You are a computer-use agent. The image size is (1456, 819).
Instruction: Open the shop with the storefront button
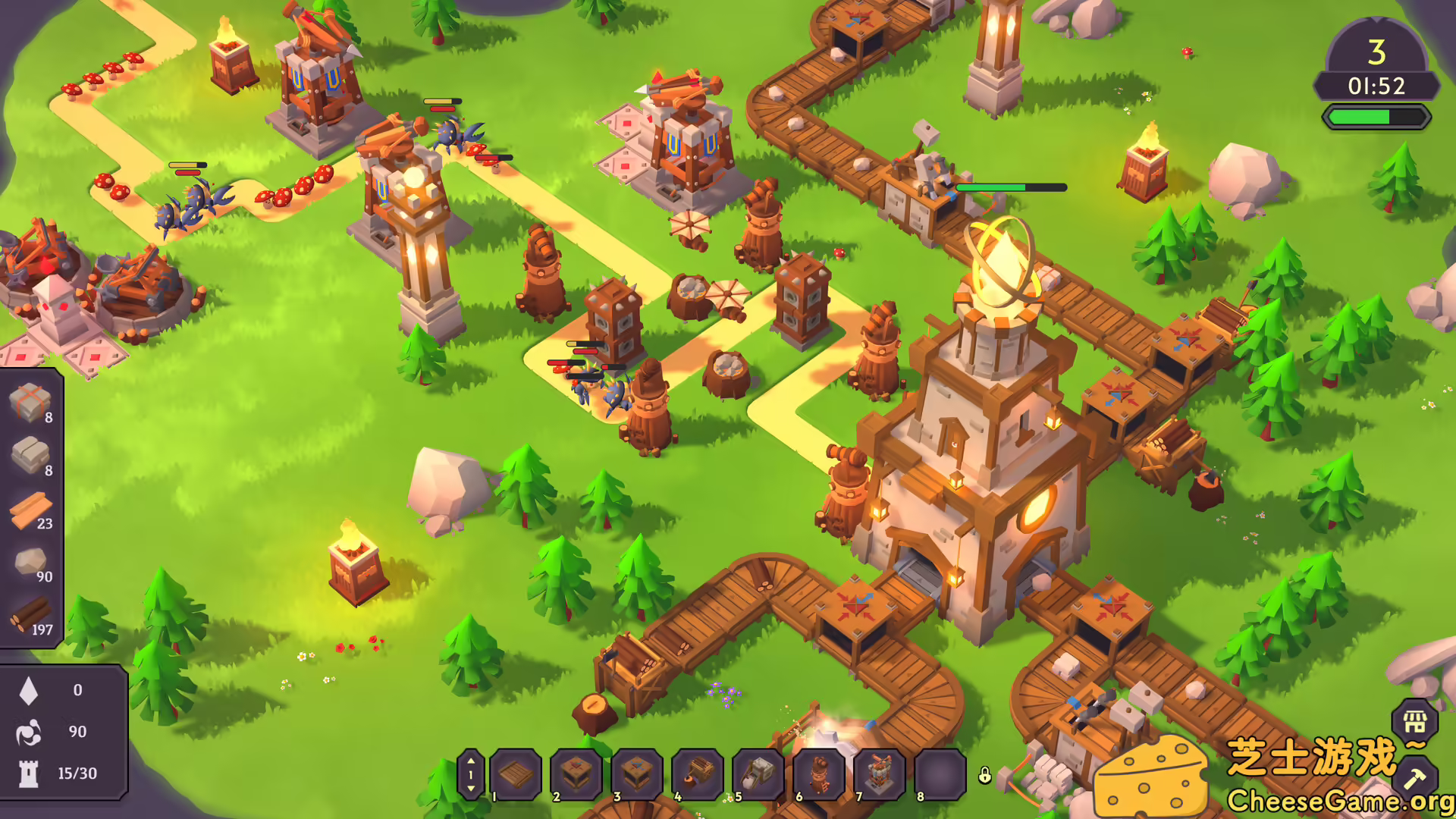pyautogui.click(x=1414, y=721)
